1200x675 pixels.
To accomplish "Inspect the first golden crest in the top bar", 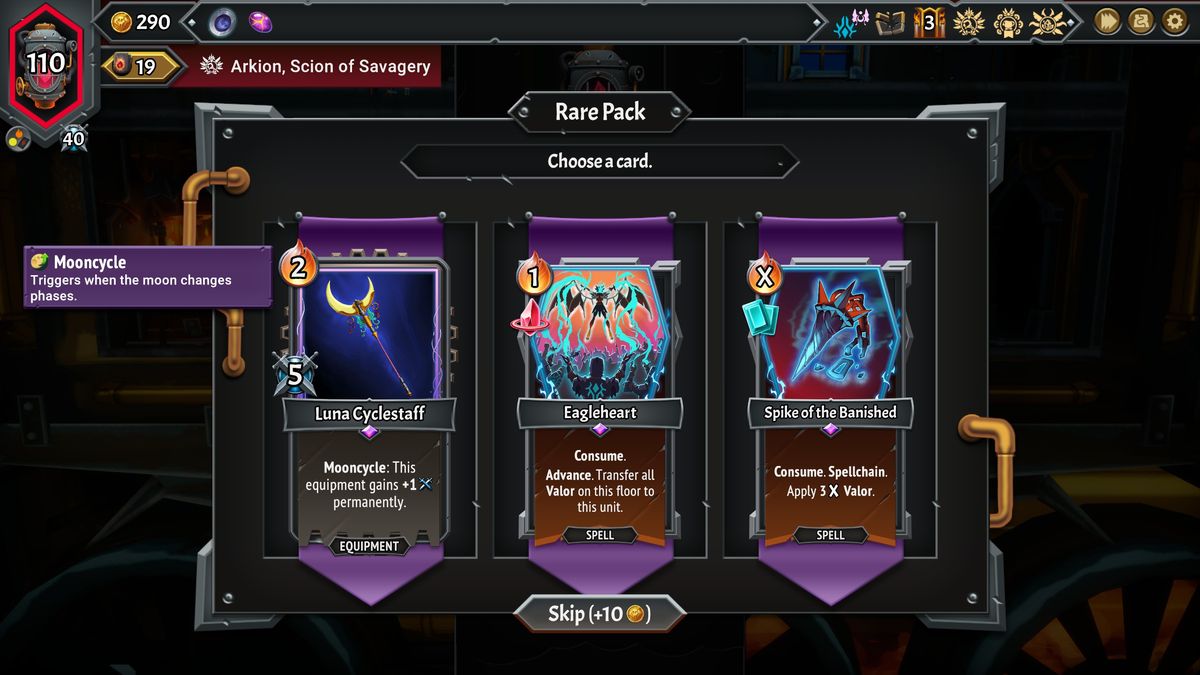I will (x=968, y=22).
